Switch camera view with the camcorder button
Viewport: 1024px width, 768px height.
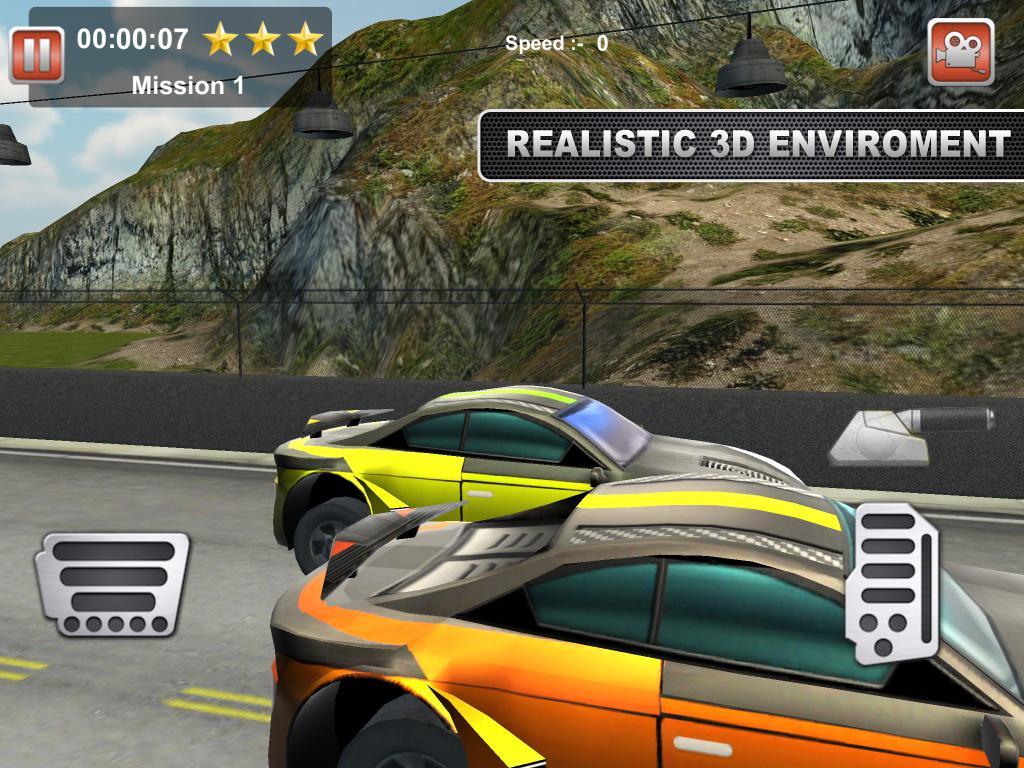pos(960,52)
